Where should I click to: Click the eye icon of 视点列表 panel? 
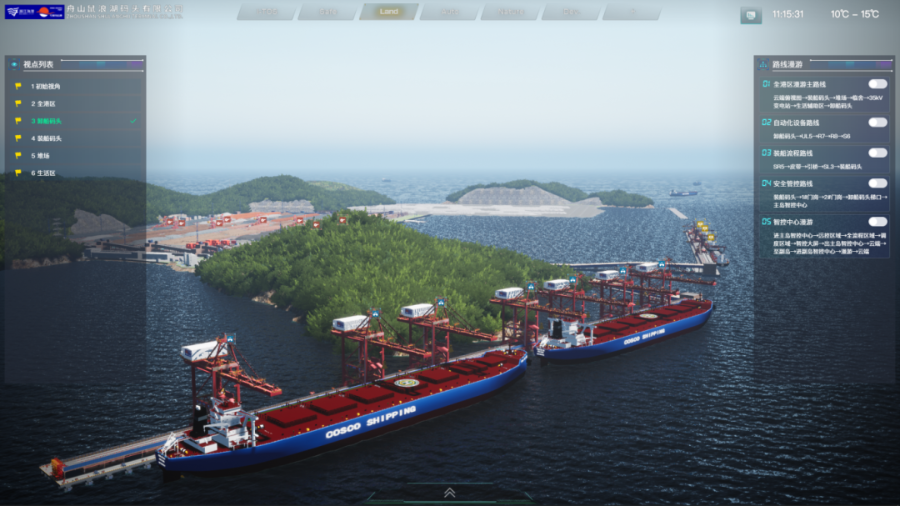coord(14,64)
